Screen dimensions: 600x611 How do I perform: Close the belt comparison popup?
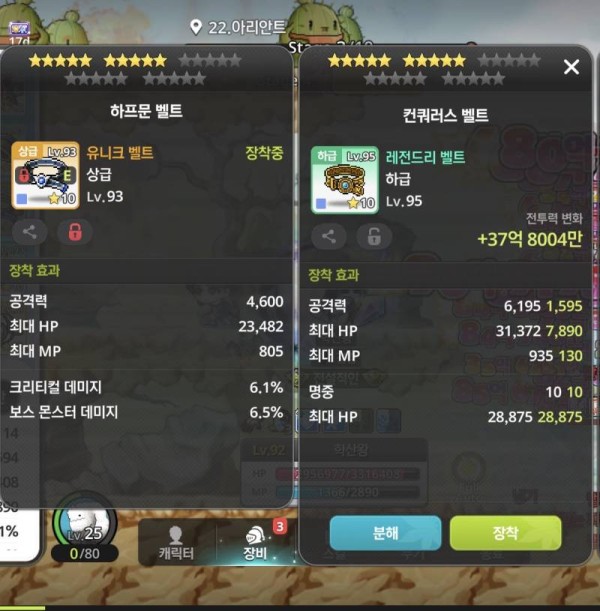tap(571, 67)
